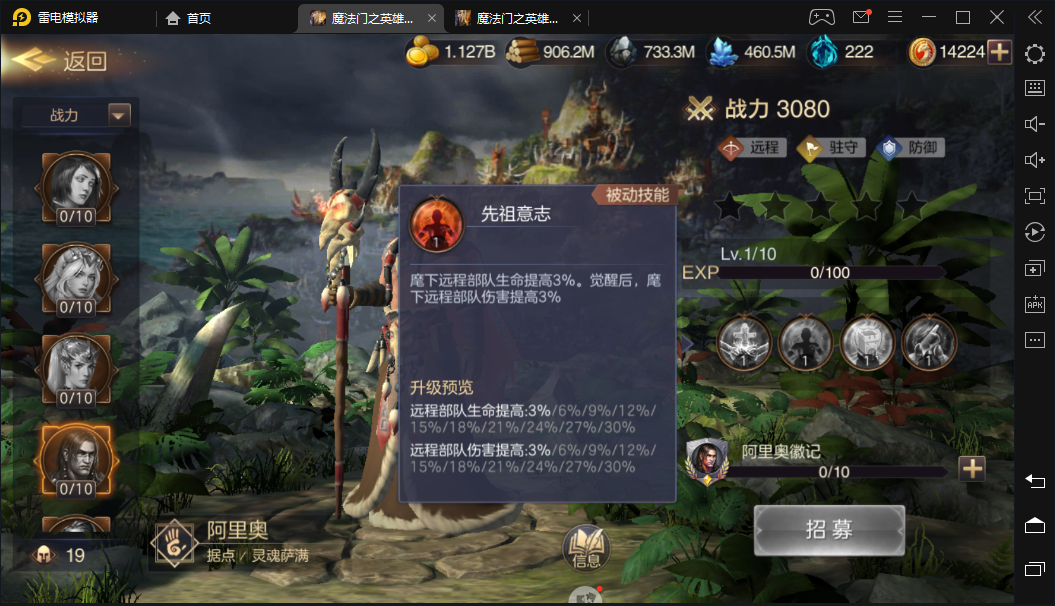Viewport: 1055px width, 606px height.
Task: Add gold coins via top plus button
Action: [999, 52]
